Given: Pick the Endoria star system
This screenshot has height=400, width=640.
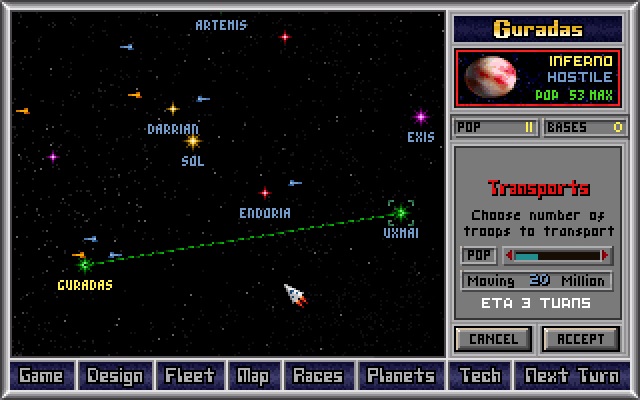Looking at the screenshot, I should [265, 193].
